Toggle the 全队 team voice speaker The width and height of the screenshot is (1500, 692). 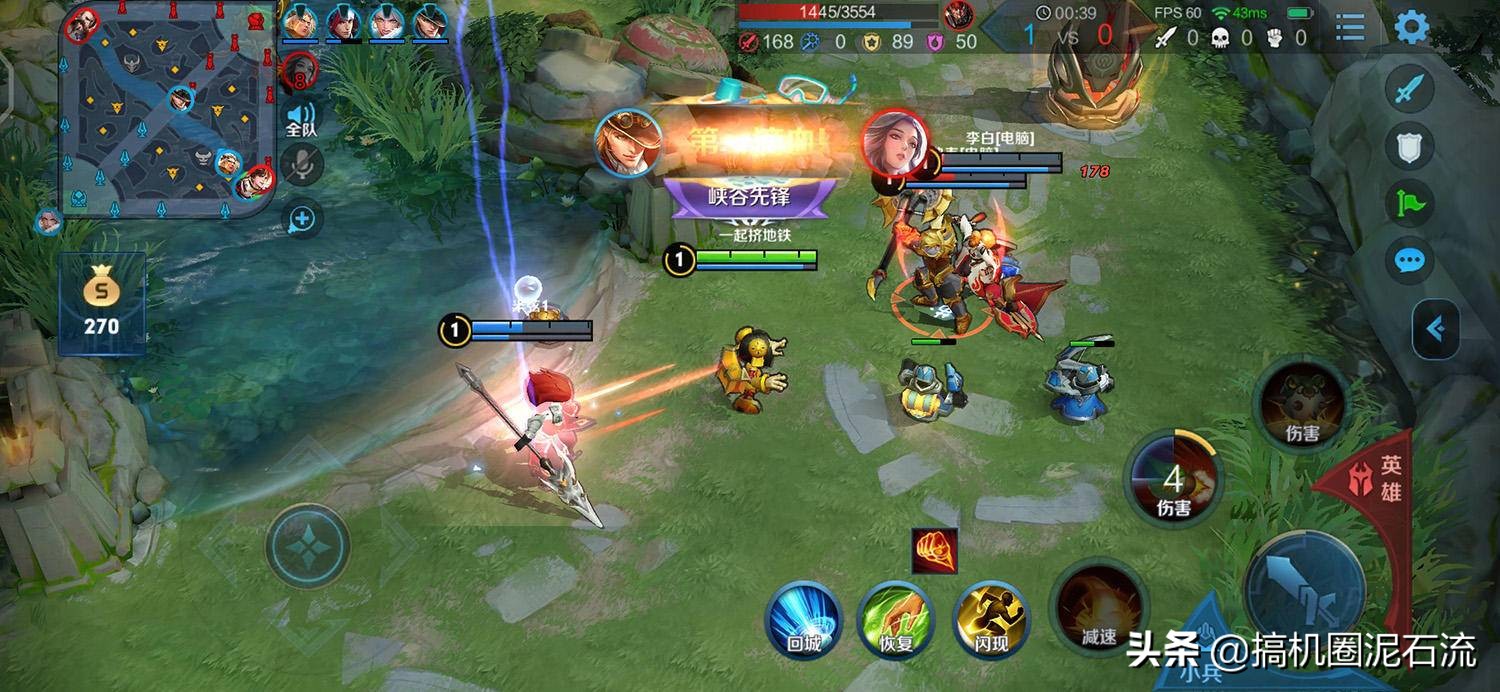click(301, 118)
